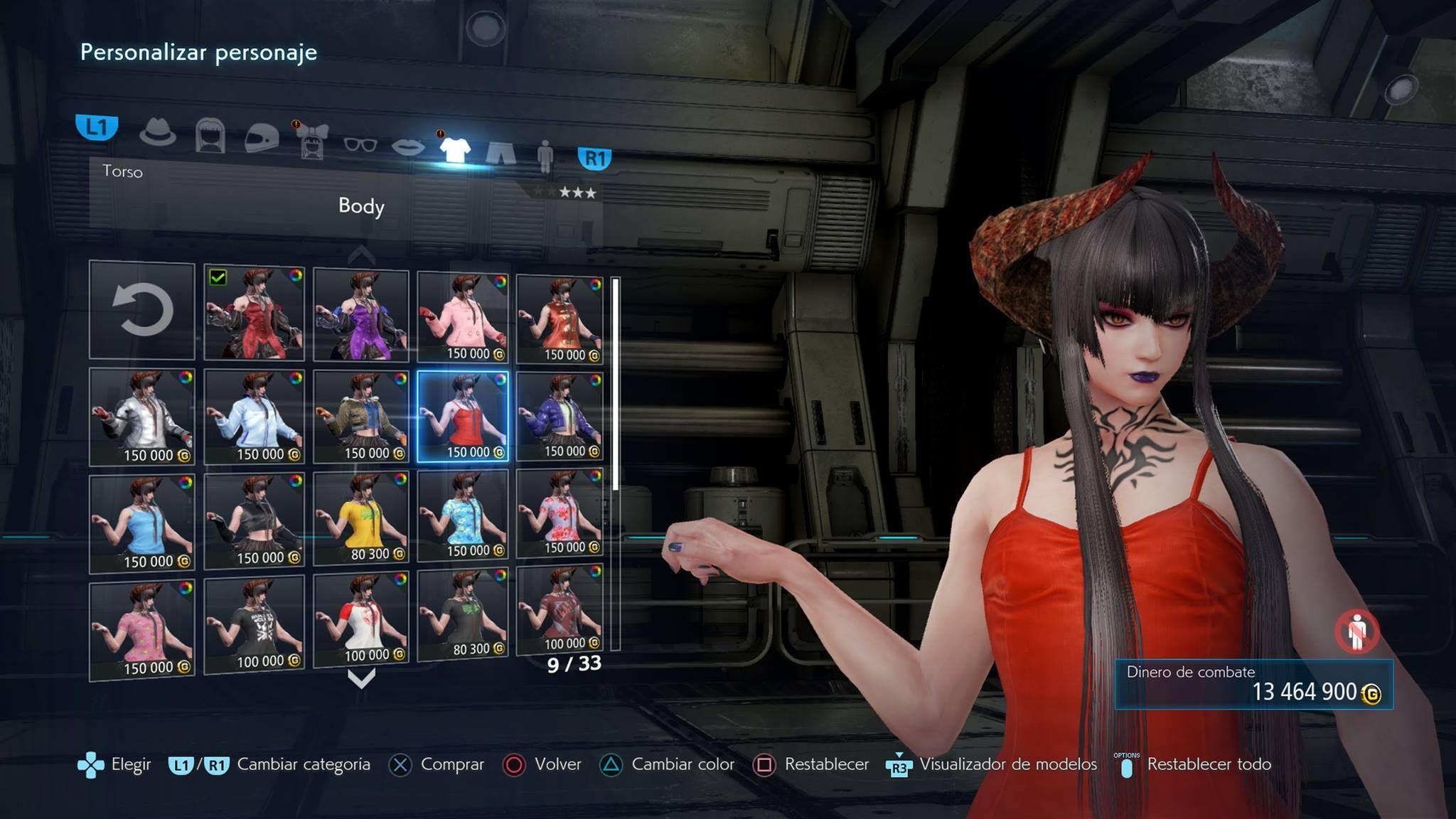Select the white and red raglan shirt
Screen dimensions: 1456x819
tap(360, 620)
